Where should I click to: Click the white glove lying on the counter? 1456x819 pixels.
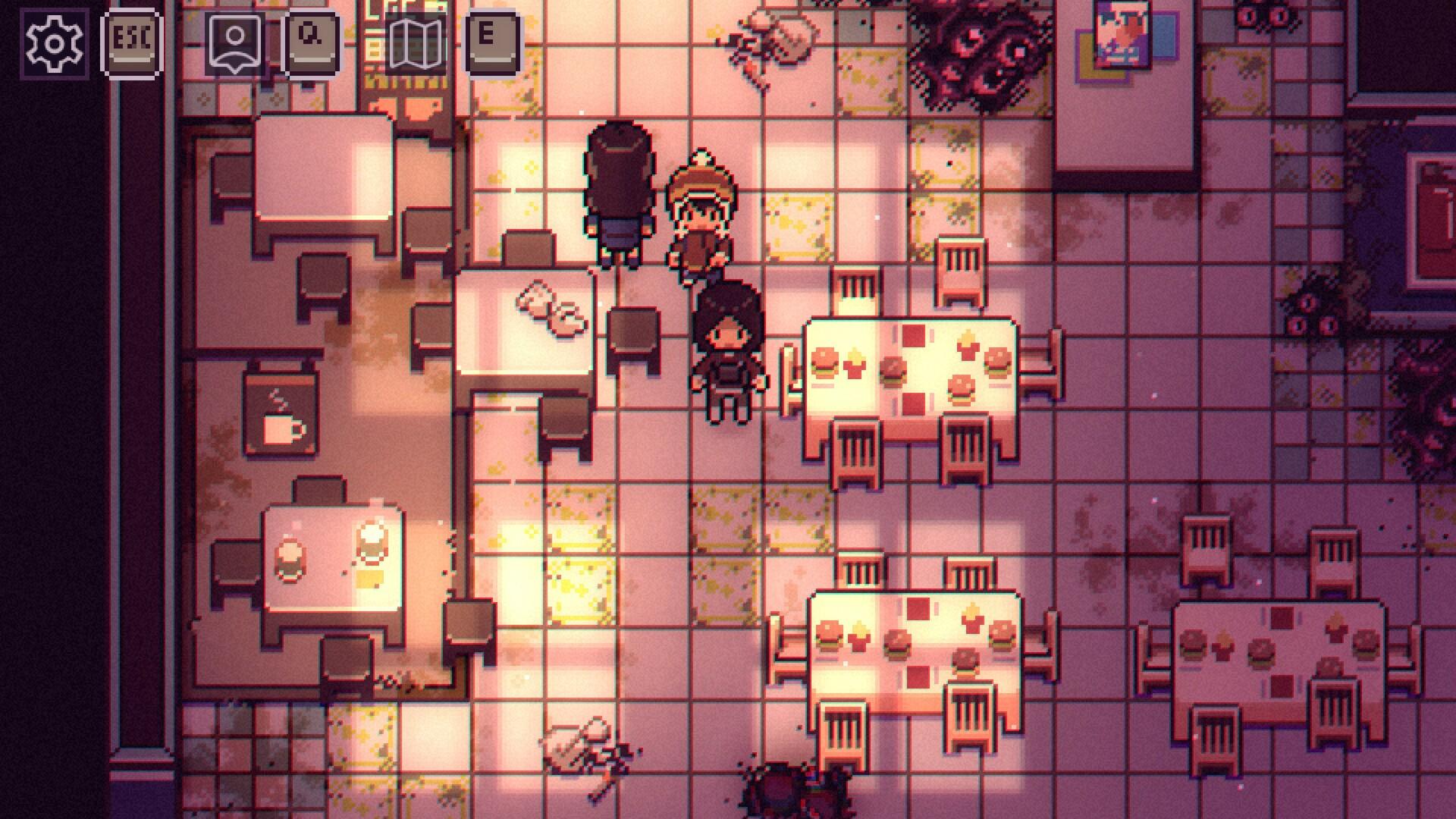click(551, 311)
